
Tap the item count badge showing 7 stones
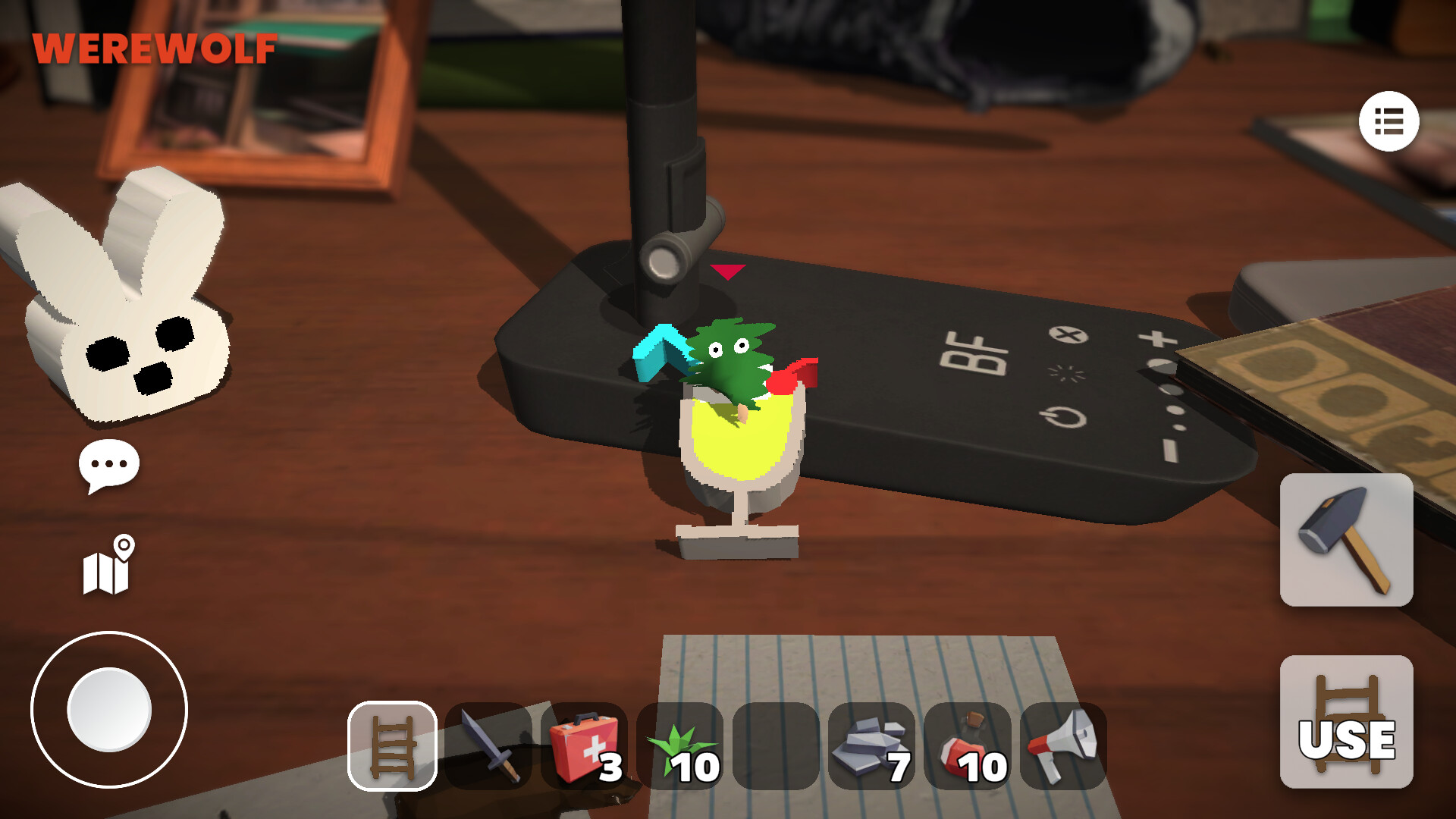[899, 768]
